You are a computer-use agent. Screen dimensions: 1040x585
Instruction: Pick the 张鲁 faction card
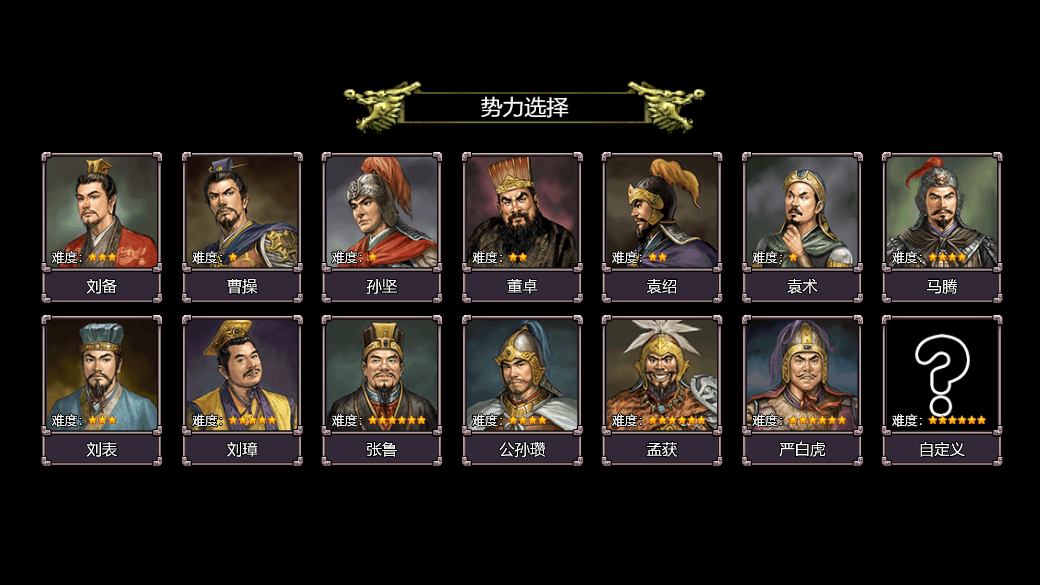(x=381, y=375)
